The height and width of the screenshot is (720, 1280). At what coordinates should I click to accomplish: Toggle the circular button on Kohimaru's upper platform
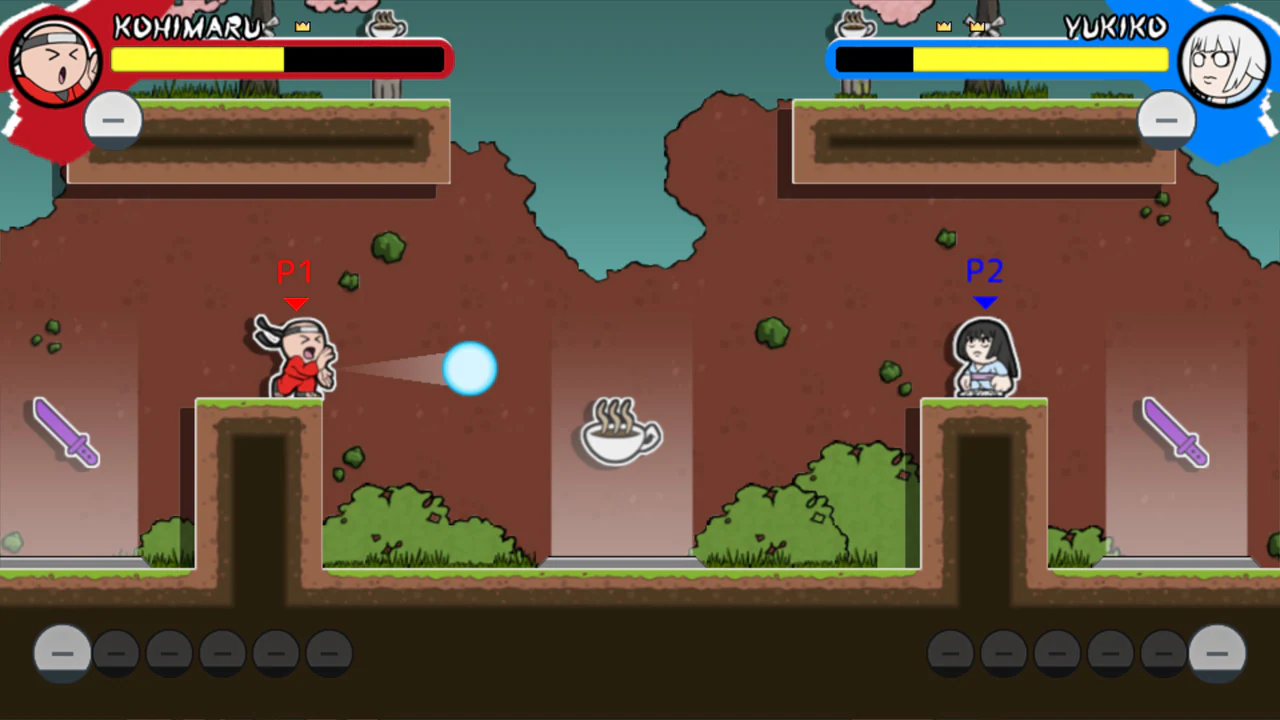click(x=113, y=120)
